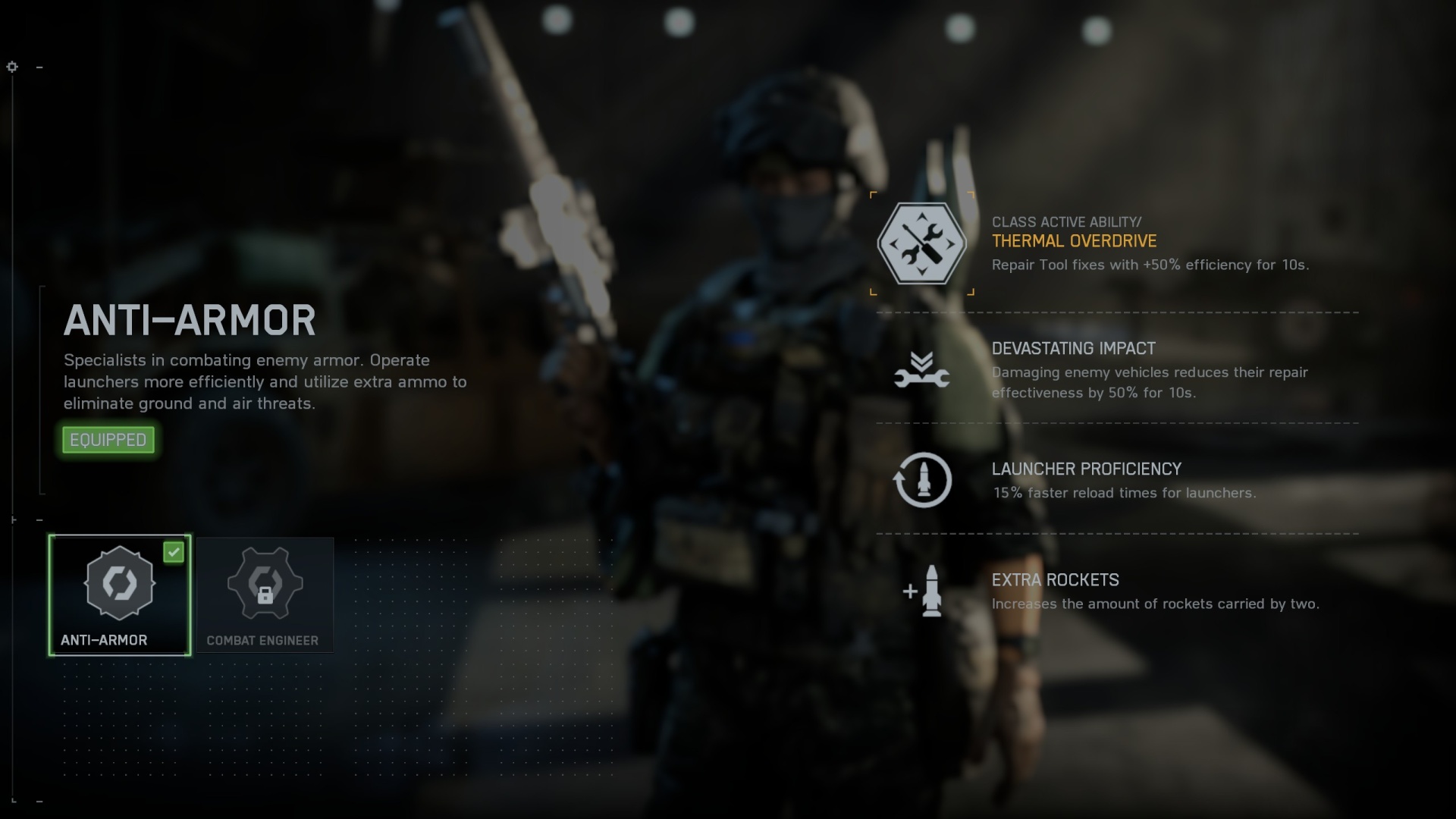Open the Launcher Proficiency rocket icon
The width and height of the screenshot is (1456, 819).
[922, 481]
